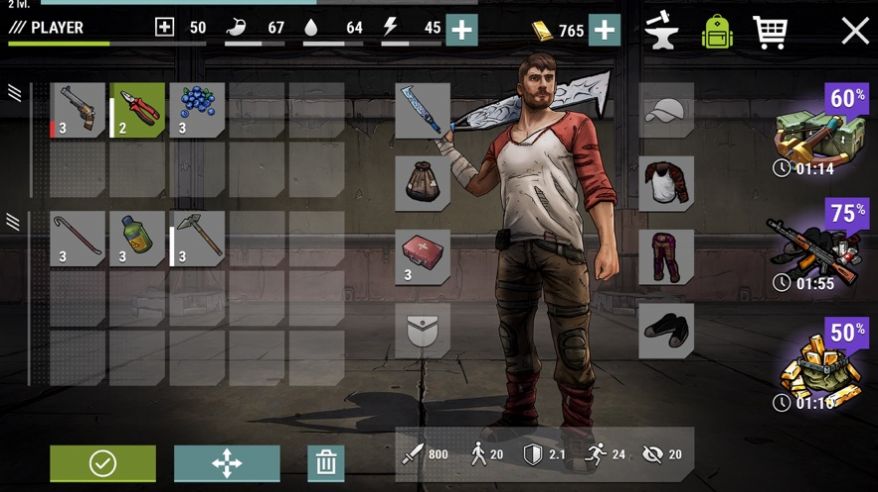878x492 pixels.
Task: Open the anvil crafting menu
Action: click(x=661, y=31)
